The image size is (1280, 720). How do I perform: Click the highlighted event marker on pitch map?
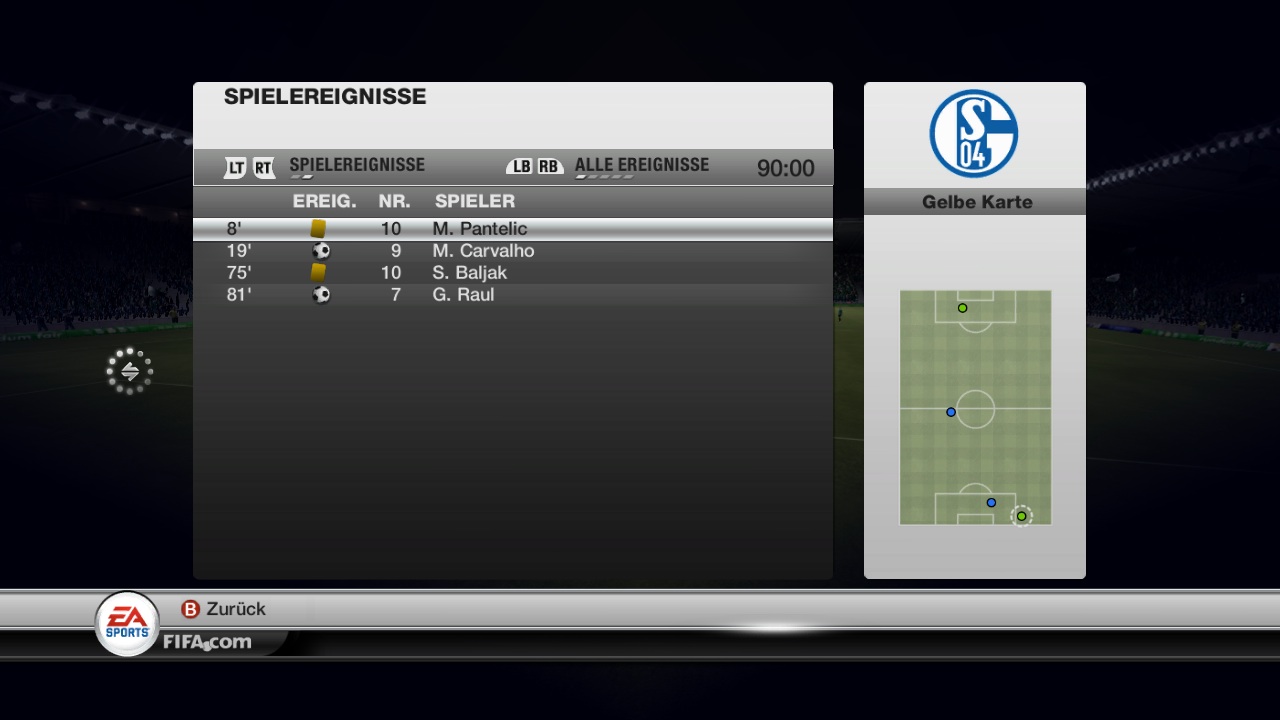pyautogui.click(x=1021, y=516)
